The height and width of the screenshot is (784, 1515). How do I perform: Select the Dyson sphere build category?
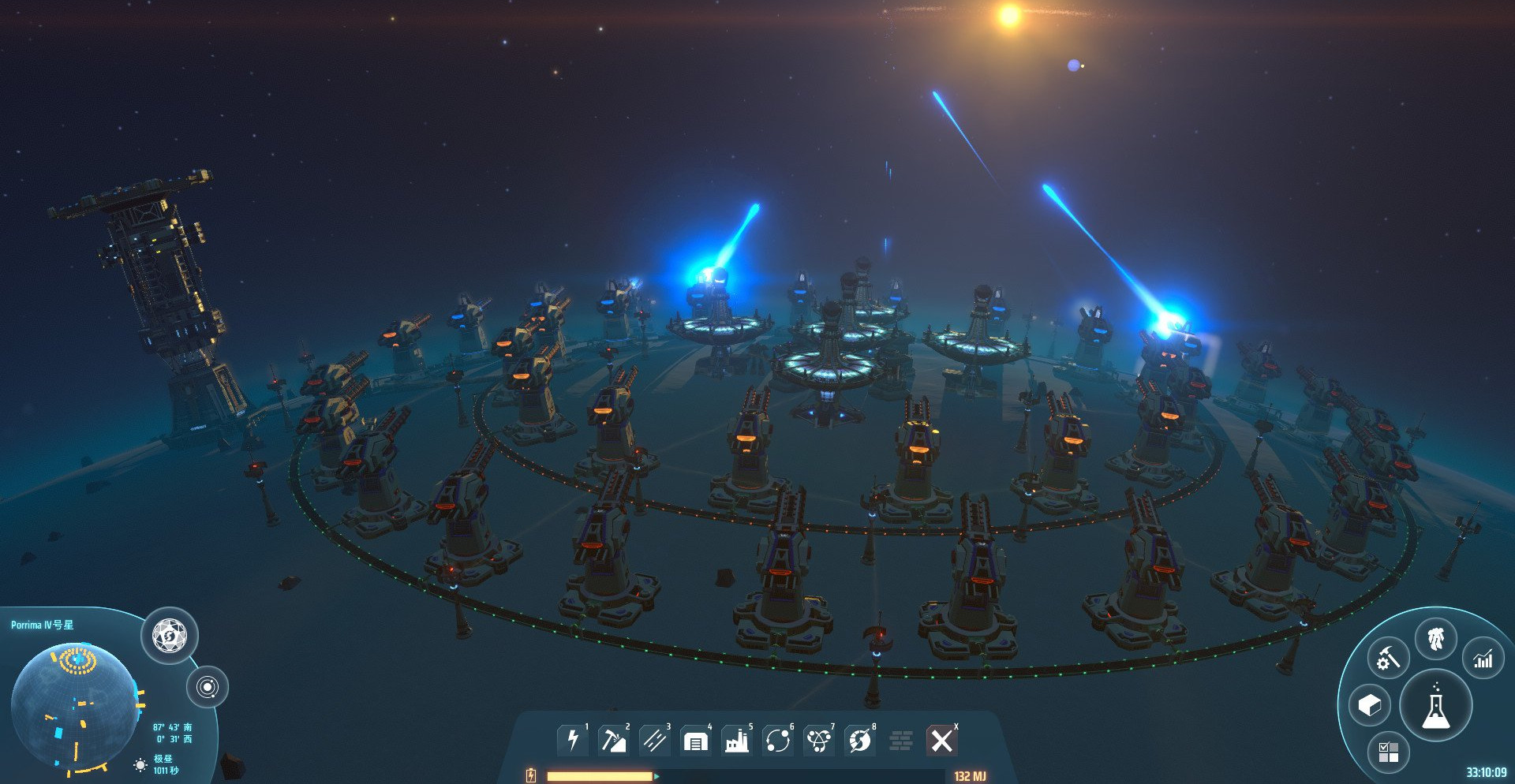[x=860, y=741]
